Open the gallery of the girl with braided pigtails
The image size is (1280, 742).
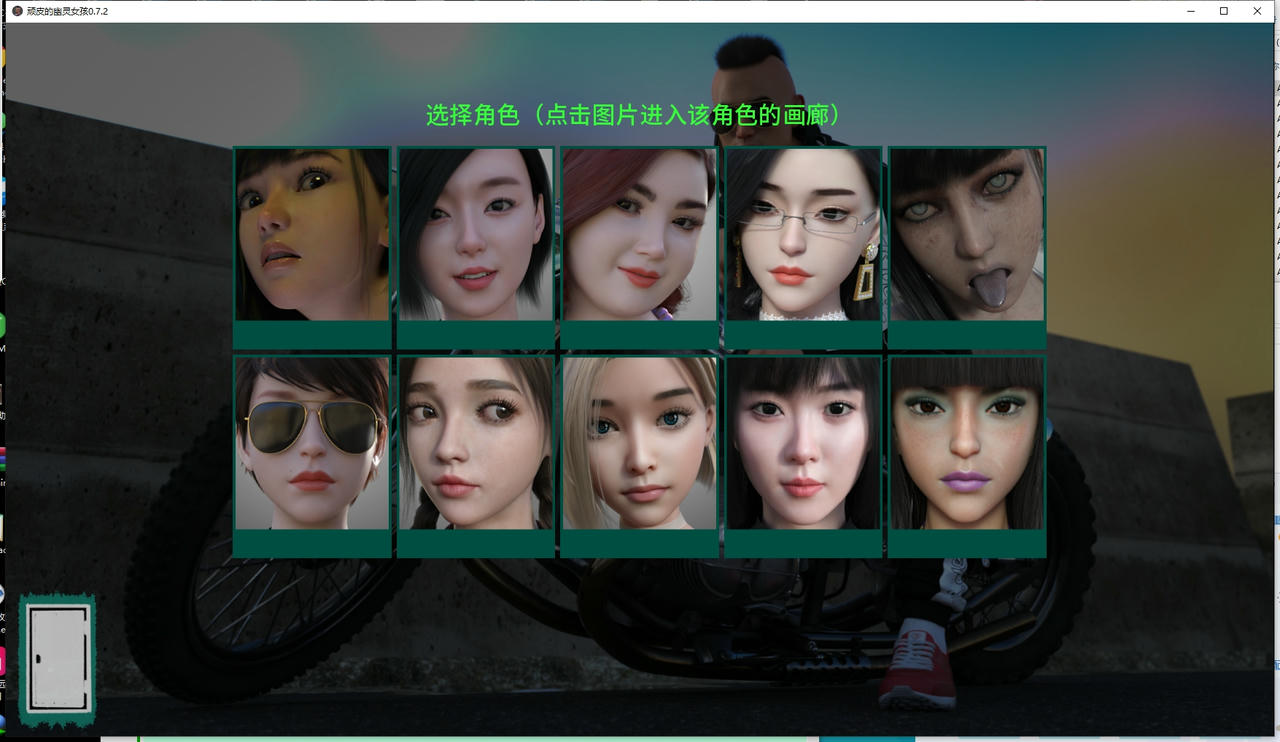tap(476, 446)
